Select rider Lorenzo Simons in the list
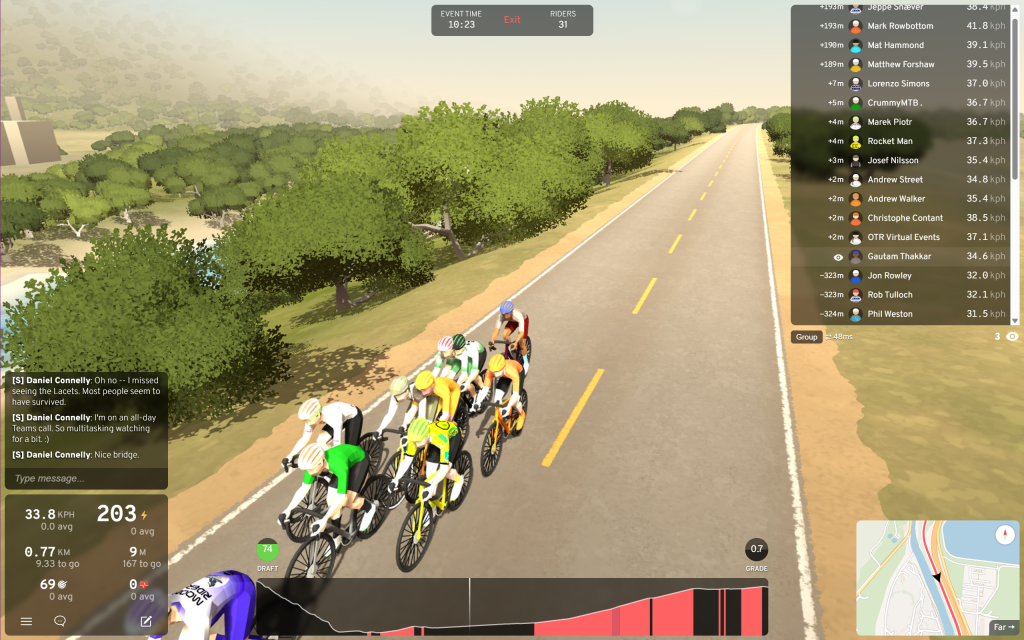1024x640 pixels. tap(898, 84)
